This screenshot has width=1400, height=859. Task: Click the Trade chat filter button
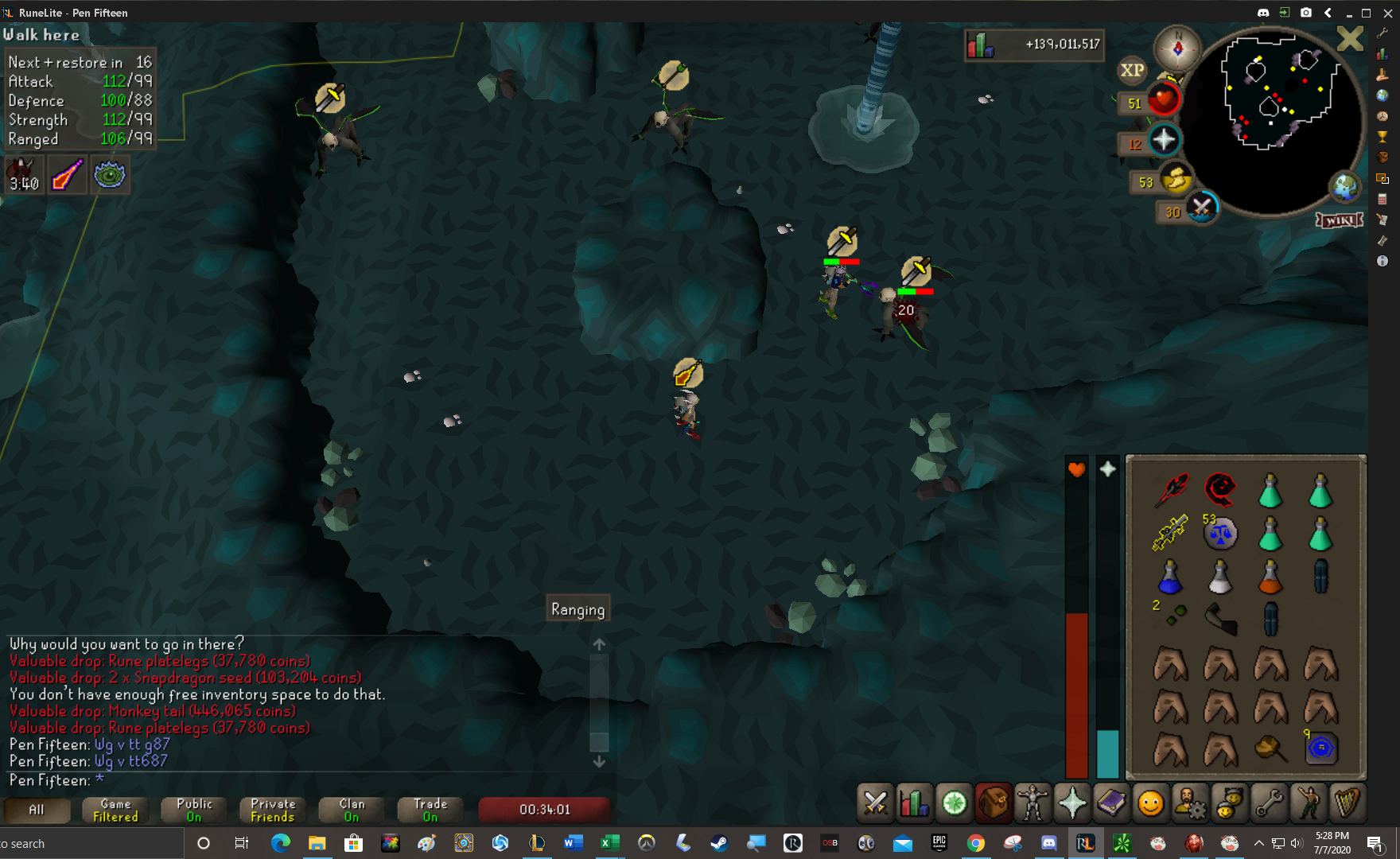point(430,810)
